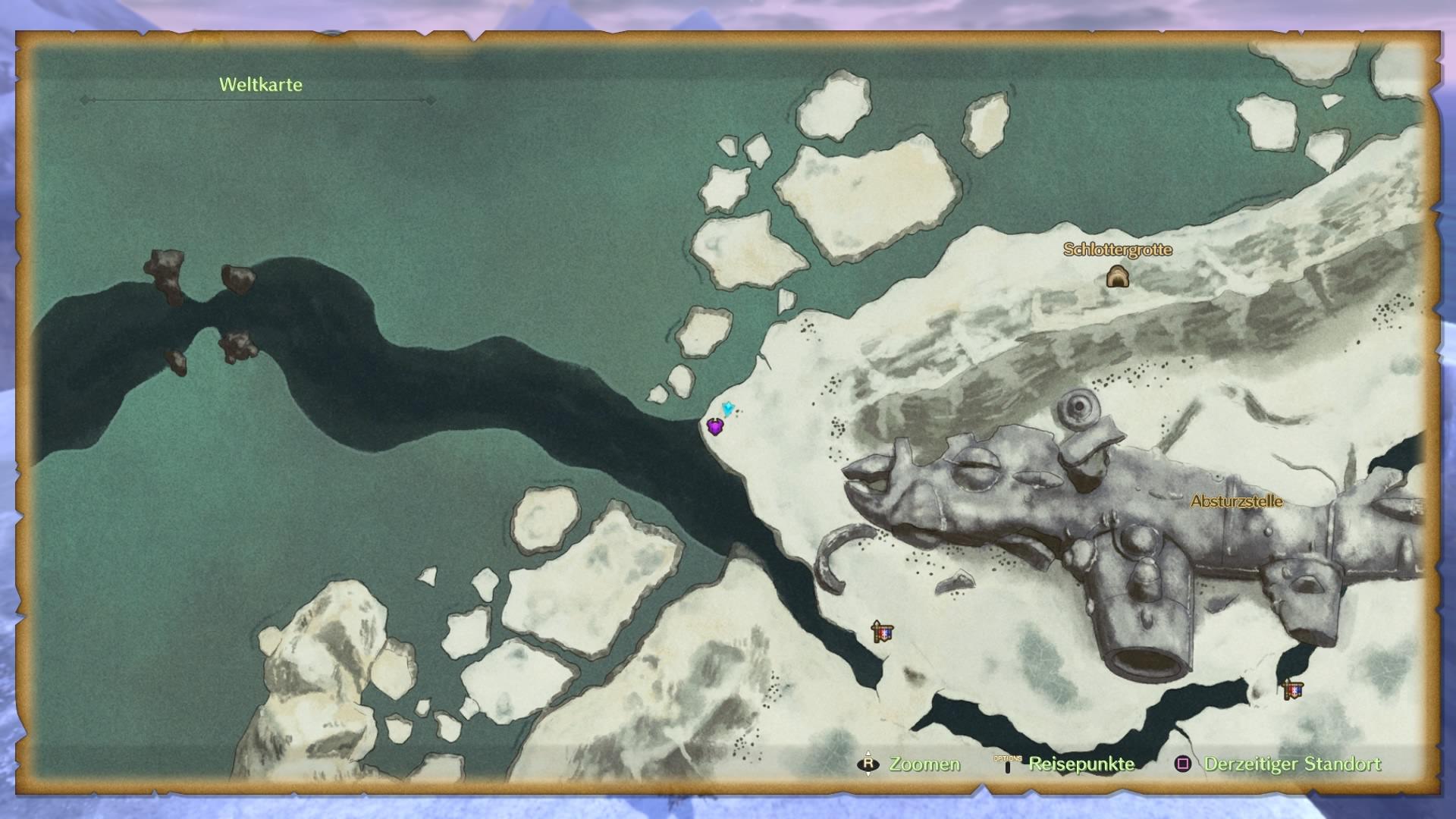Select the purple player position marker
This screenshot has width=1456, height=819.
(x=714, y=427)
